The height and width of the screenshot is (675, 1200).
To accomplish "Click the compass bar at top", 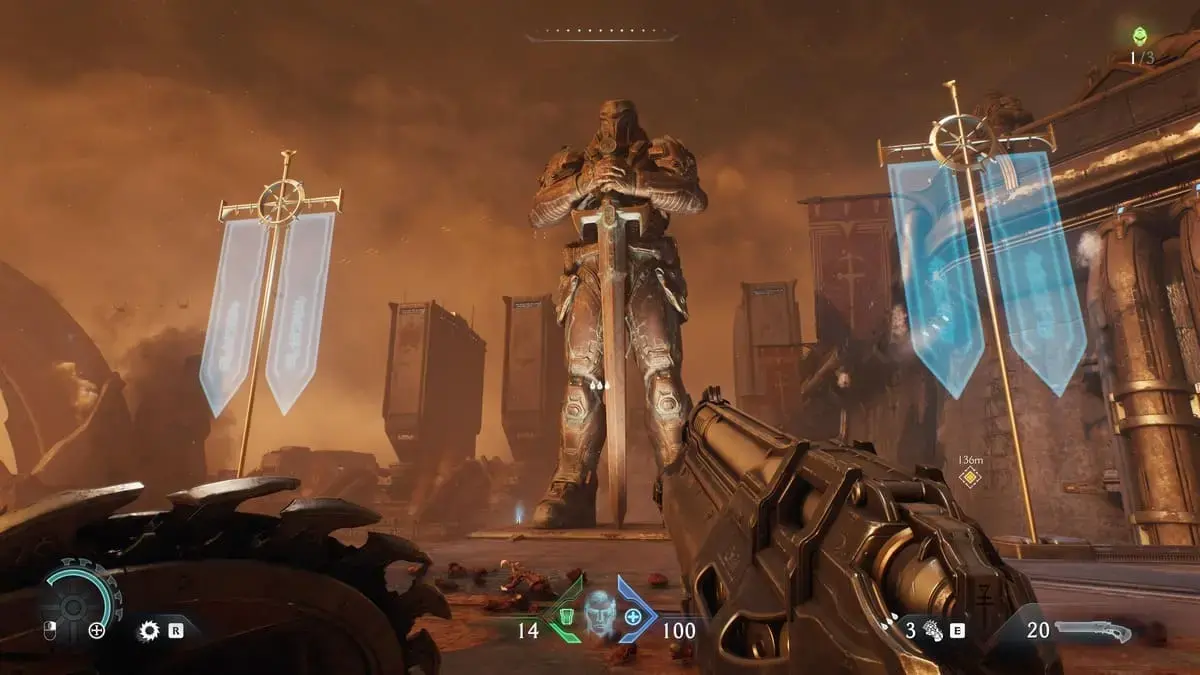I will click(601, 38).
